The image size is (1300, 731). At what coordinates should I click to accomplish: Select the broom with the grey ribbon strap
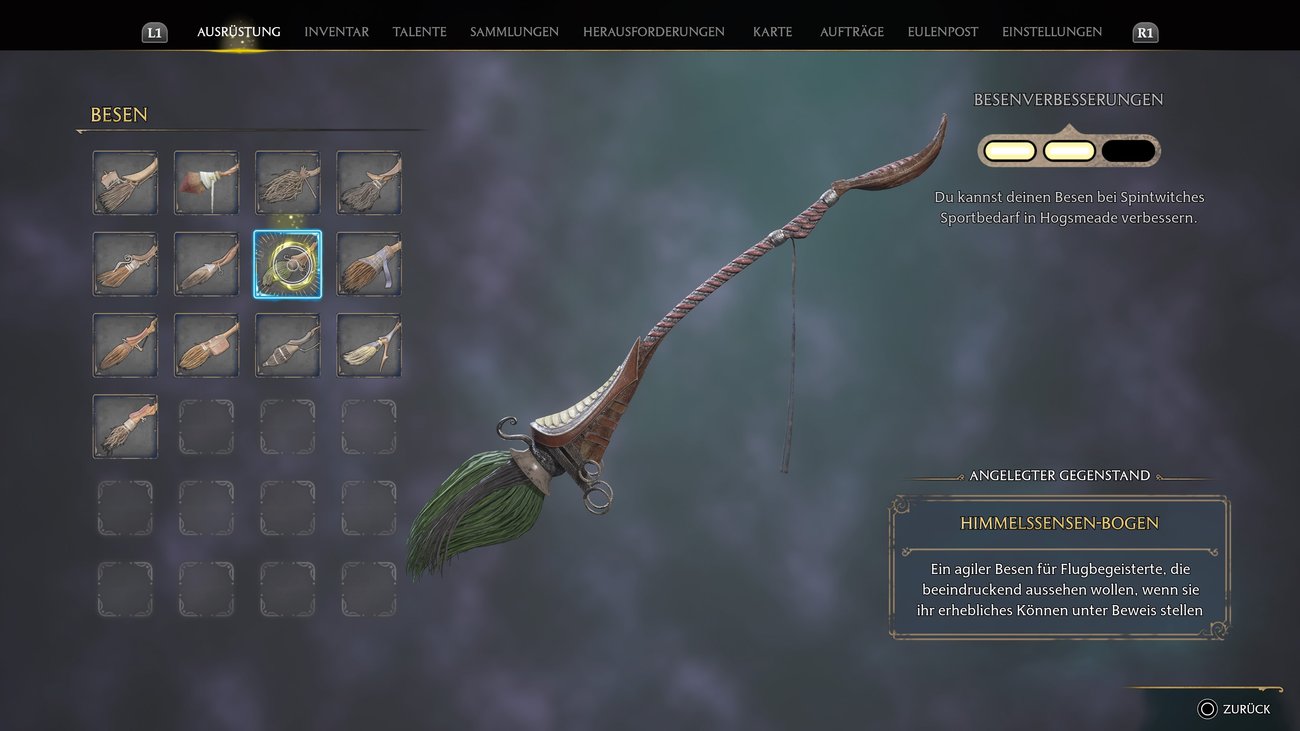click(369, 264)
